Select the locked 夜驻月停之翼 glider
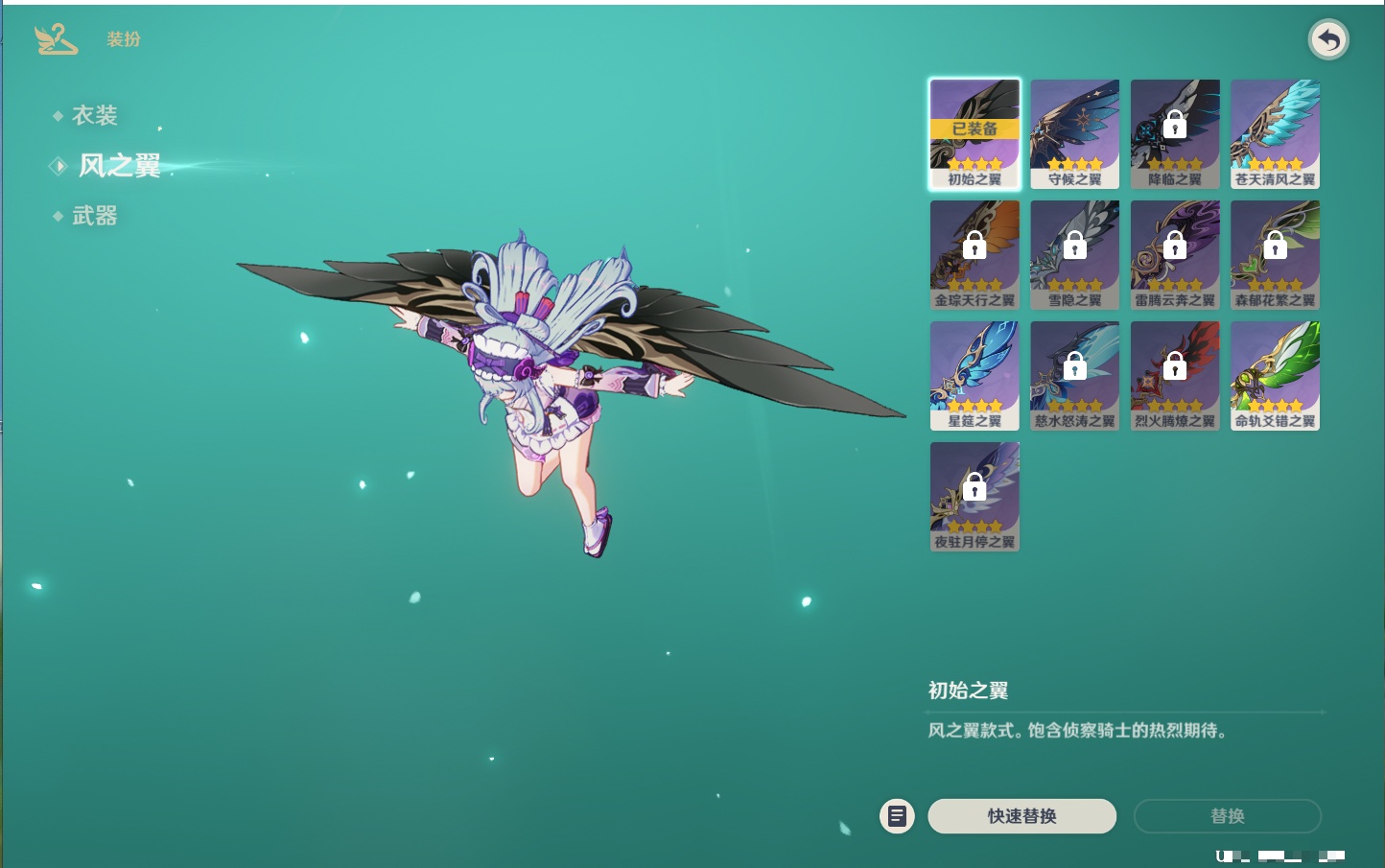Viewport: 1385px width, 868px height. pos(974,497)
